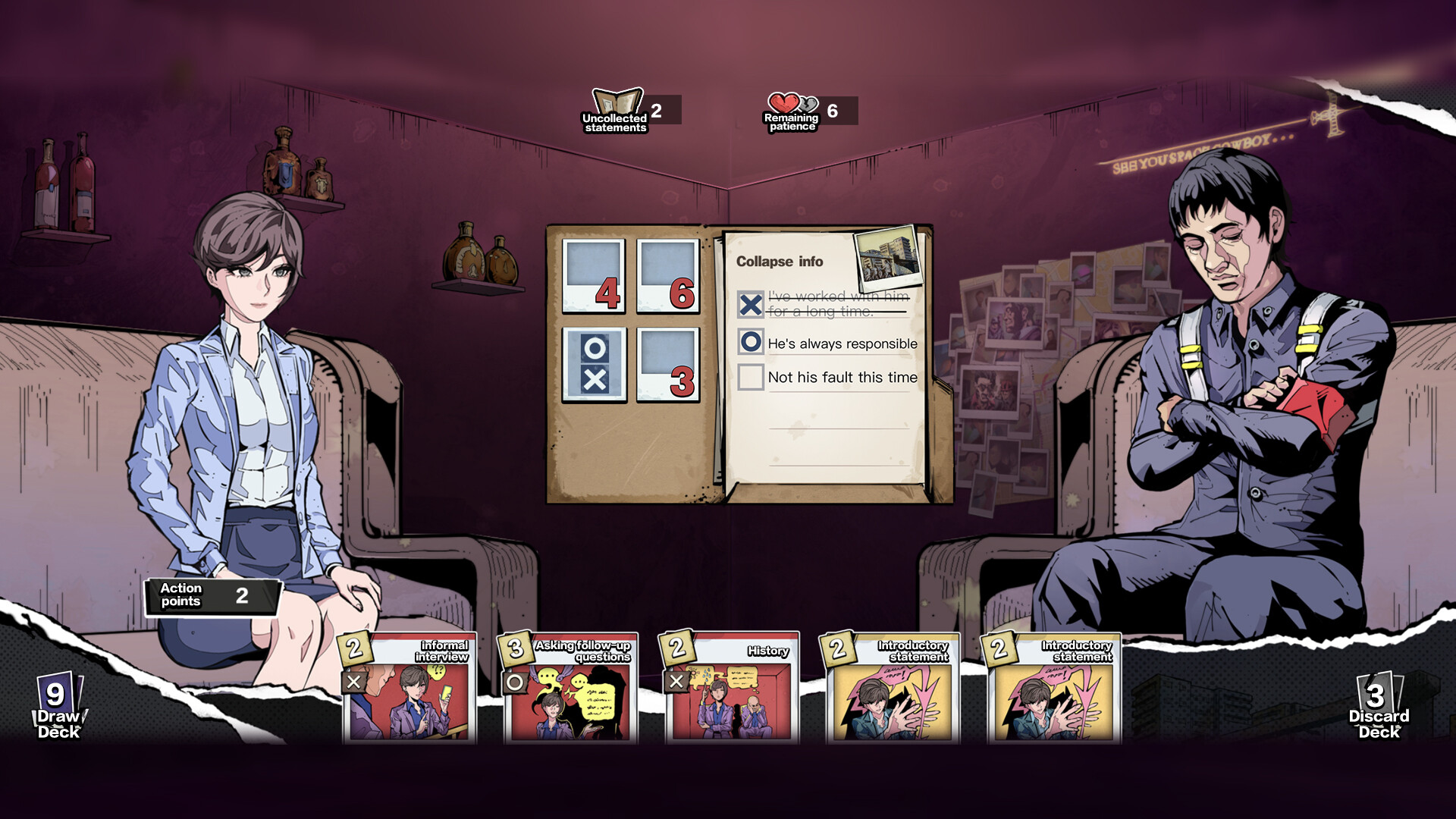Check the Not his fault this time box
1456x819 pixels.
point(749,377)
